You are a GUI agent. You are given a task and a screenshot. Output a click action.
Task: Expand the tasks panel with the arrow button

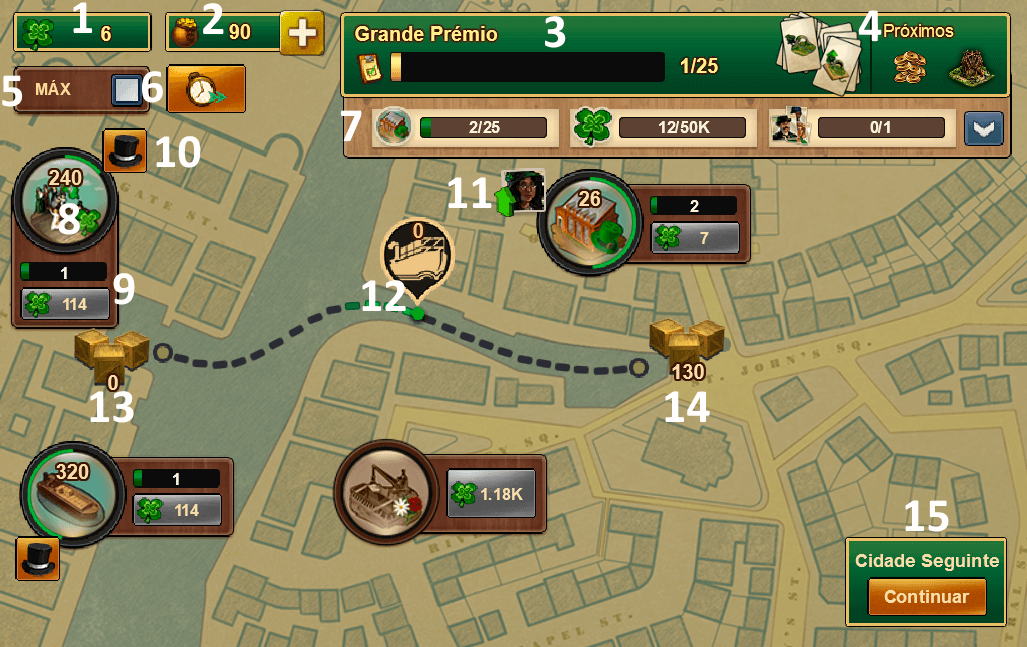pos(981,128)
